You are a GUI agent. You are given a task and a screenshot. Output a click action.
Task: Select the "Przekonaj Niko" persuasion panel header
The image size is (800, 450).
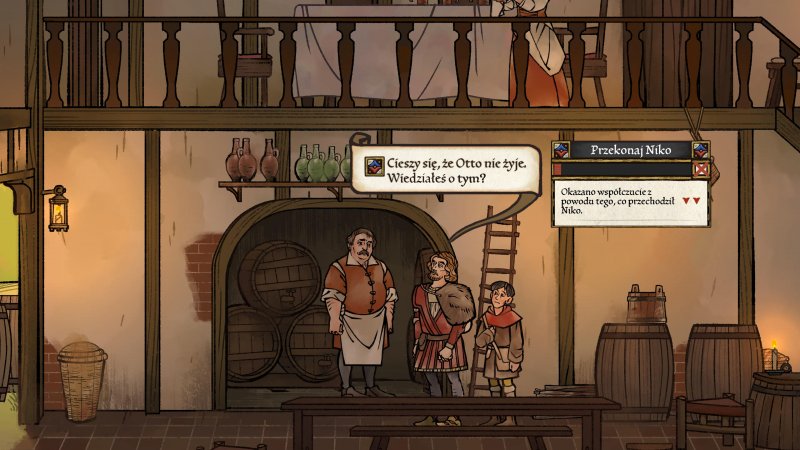coord(630,150)
